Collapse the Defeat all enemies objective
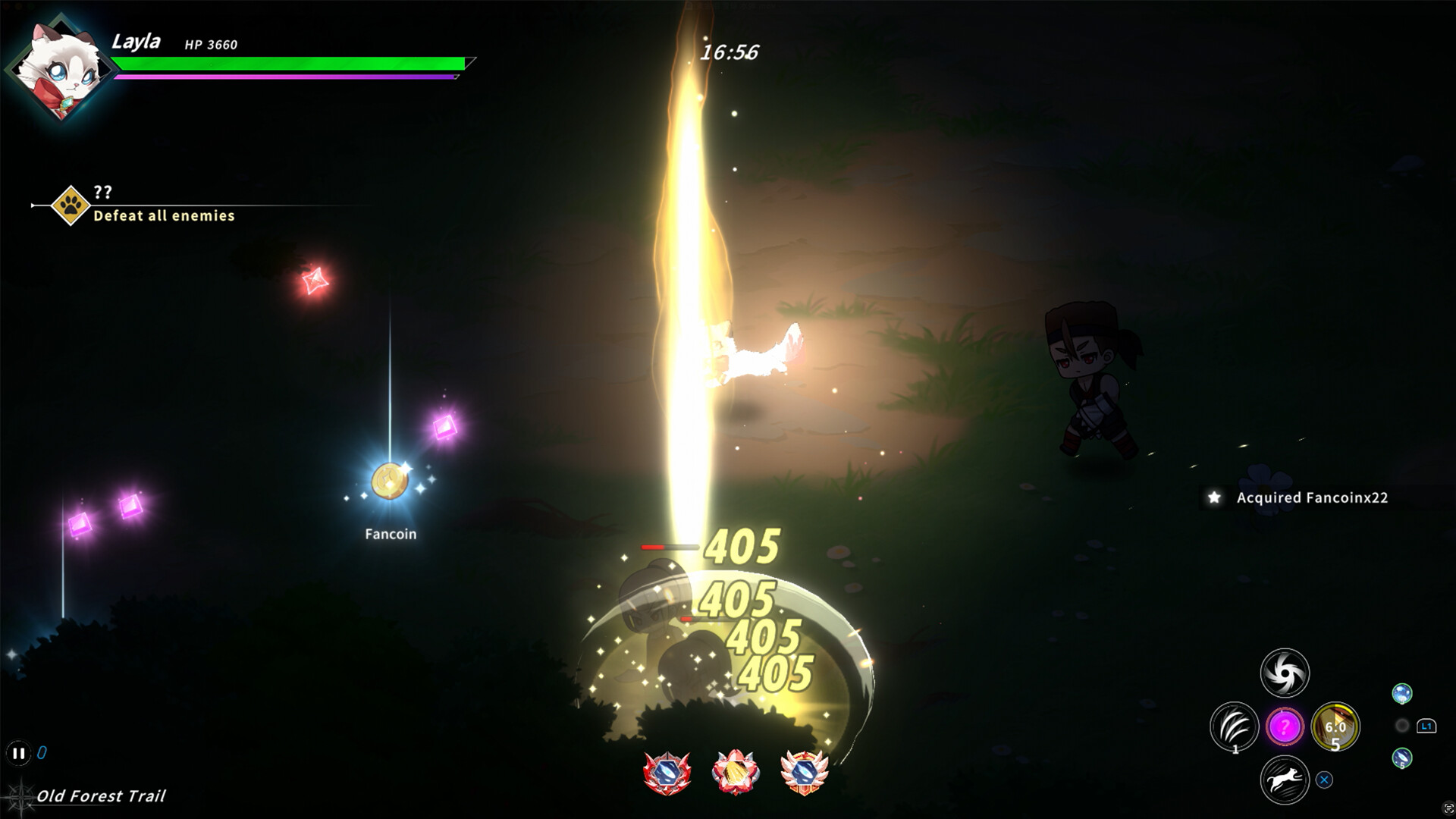1456x819 pixels. [x=163, y=216]
